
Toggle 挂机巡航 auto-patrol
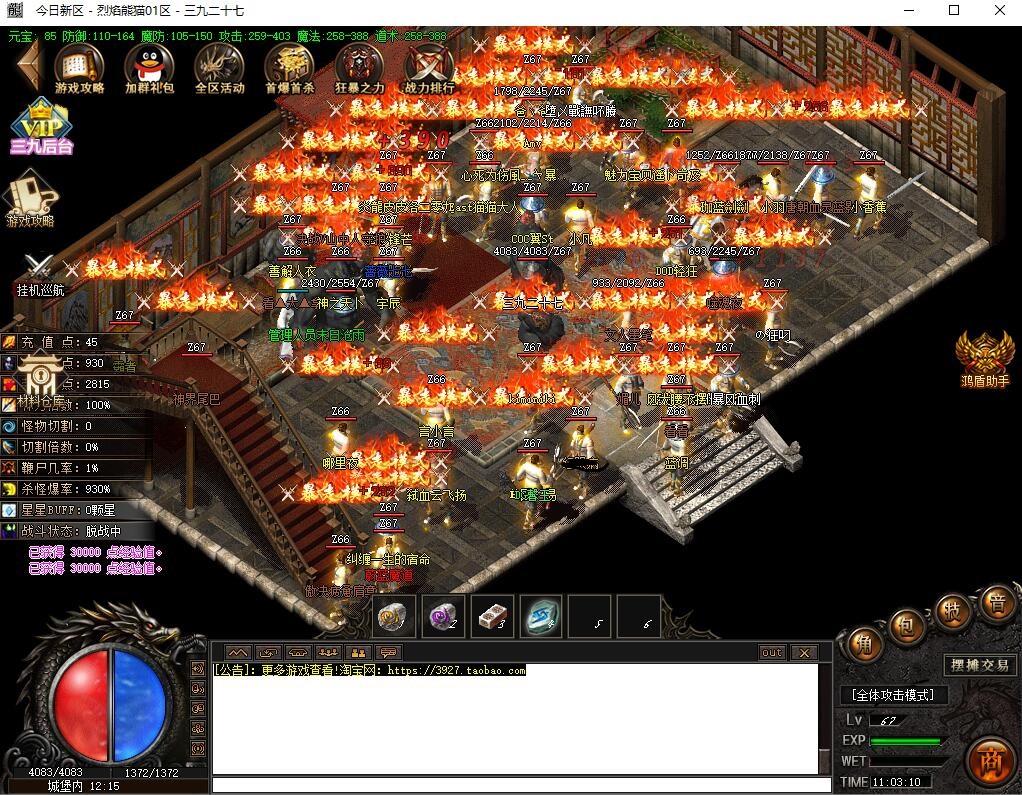tap(39, 274)
